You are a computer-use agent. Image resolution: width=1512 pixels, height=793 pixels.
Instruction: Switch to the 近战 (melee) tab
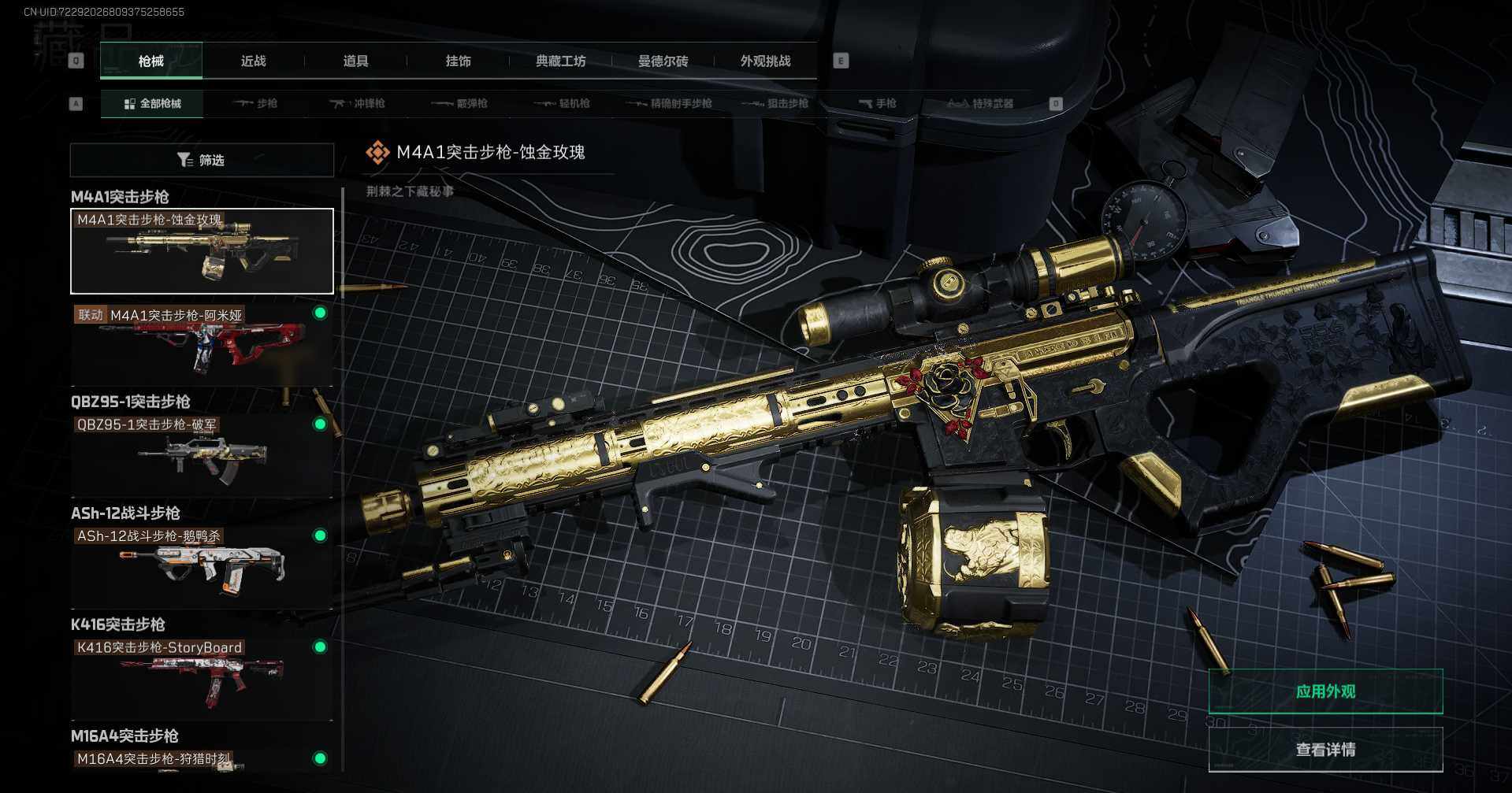[253, 61]
